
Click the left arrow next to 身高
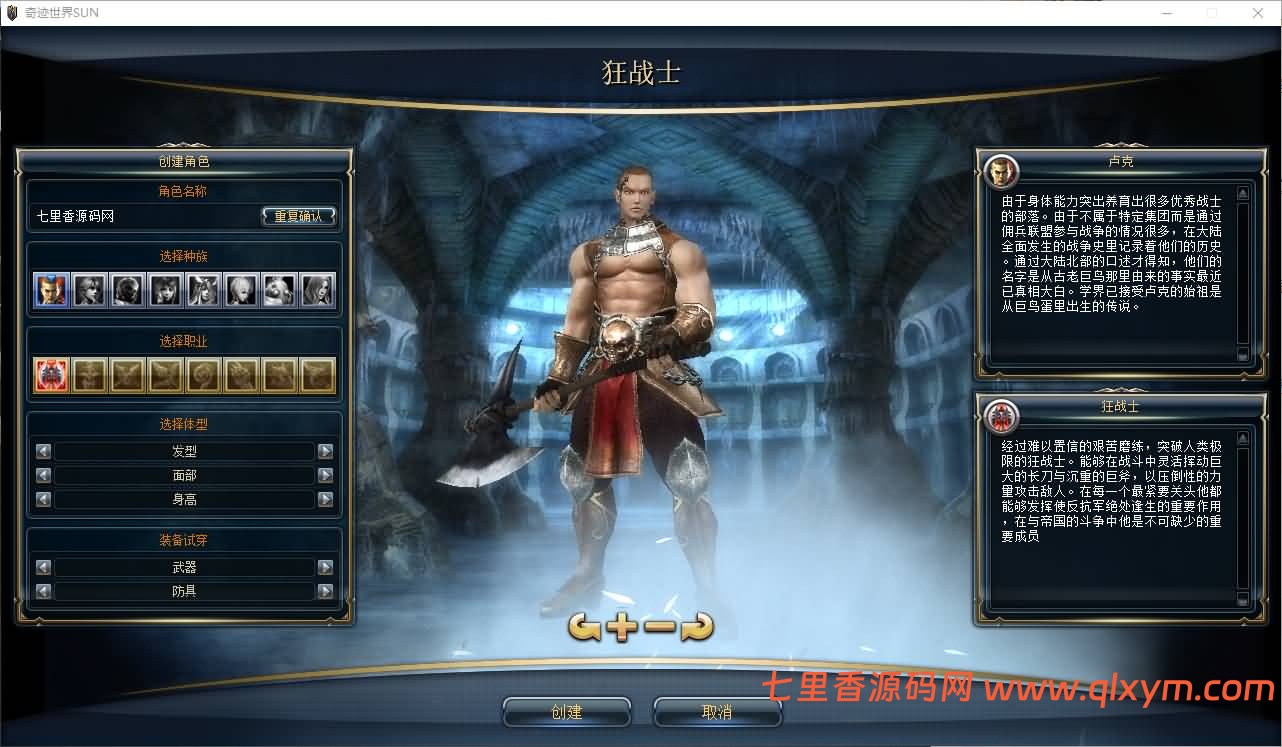click(42, 499)
